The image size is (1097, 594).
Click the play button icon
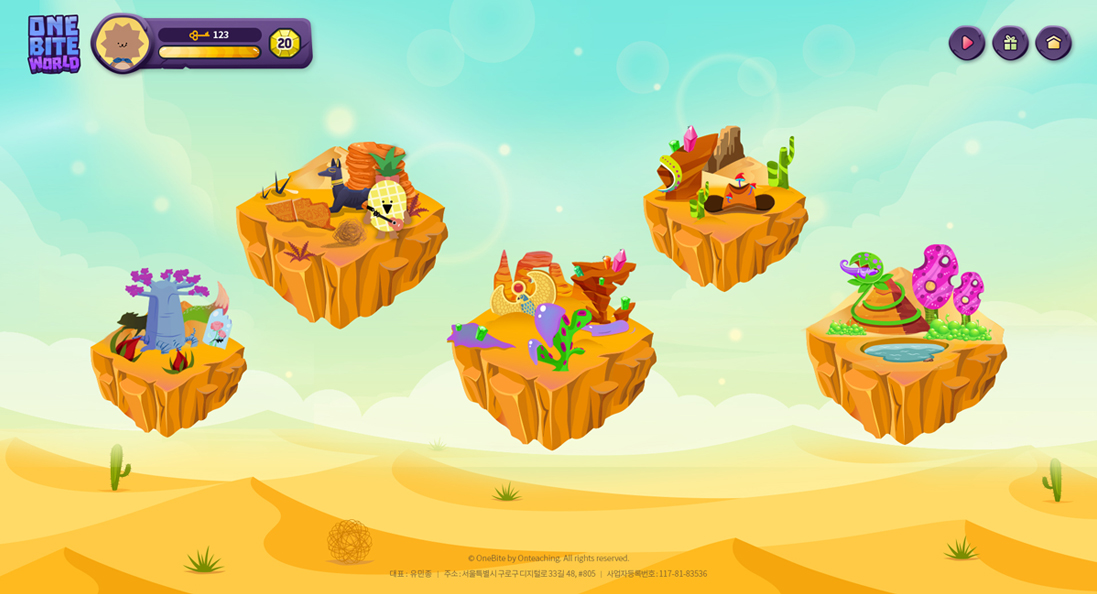[x=966, y=43]
